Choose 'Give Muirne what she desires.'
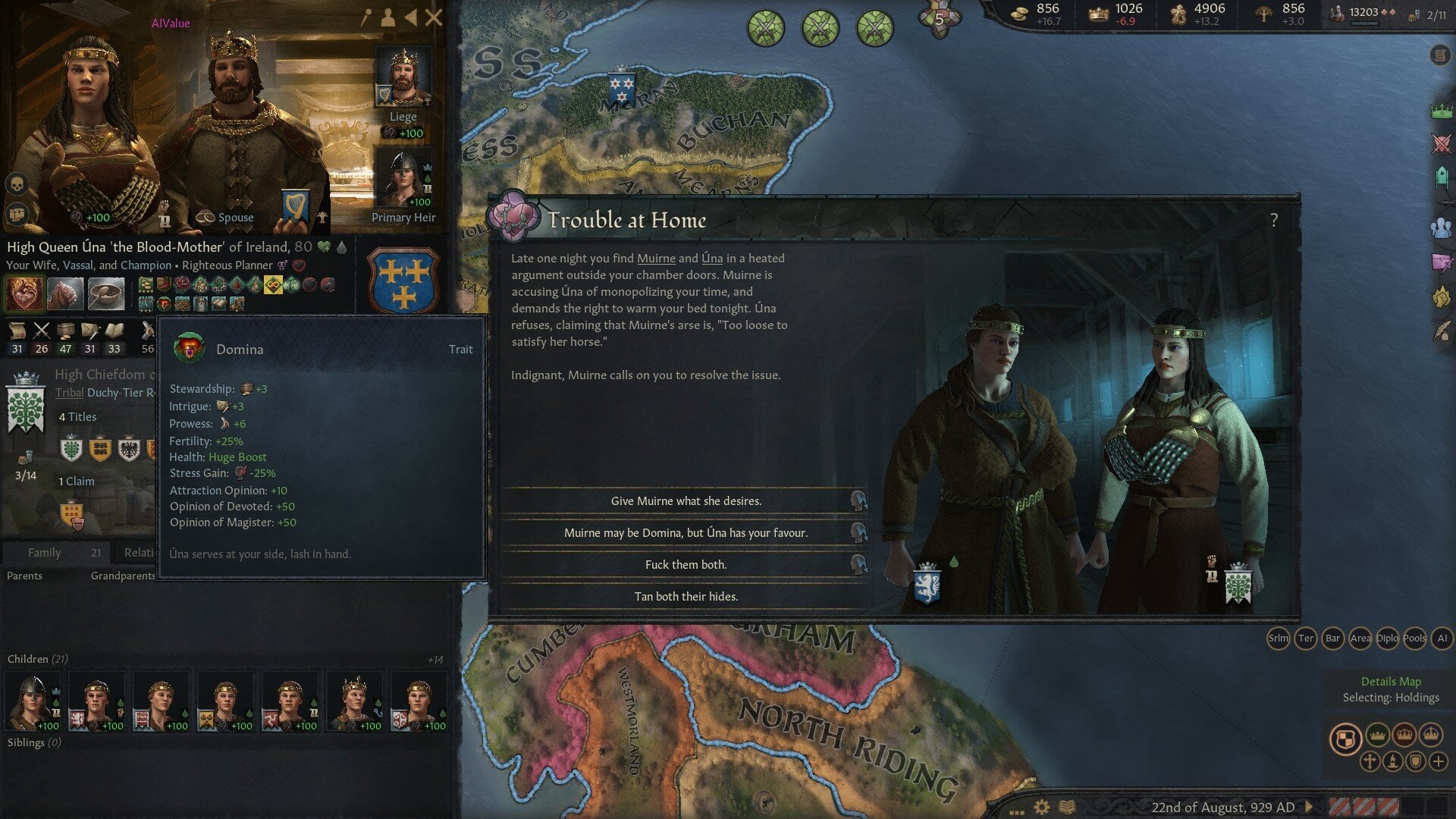 (686, 500)
